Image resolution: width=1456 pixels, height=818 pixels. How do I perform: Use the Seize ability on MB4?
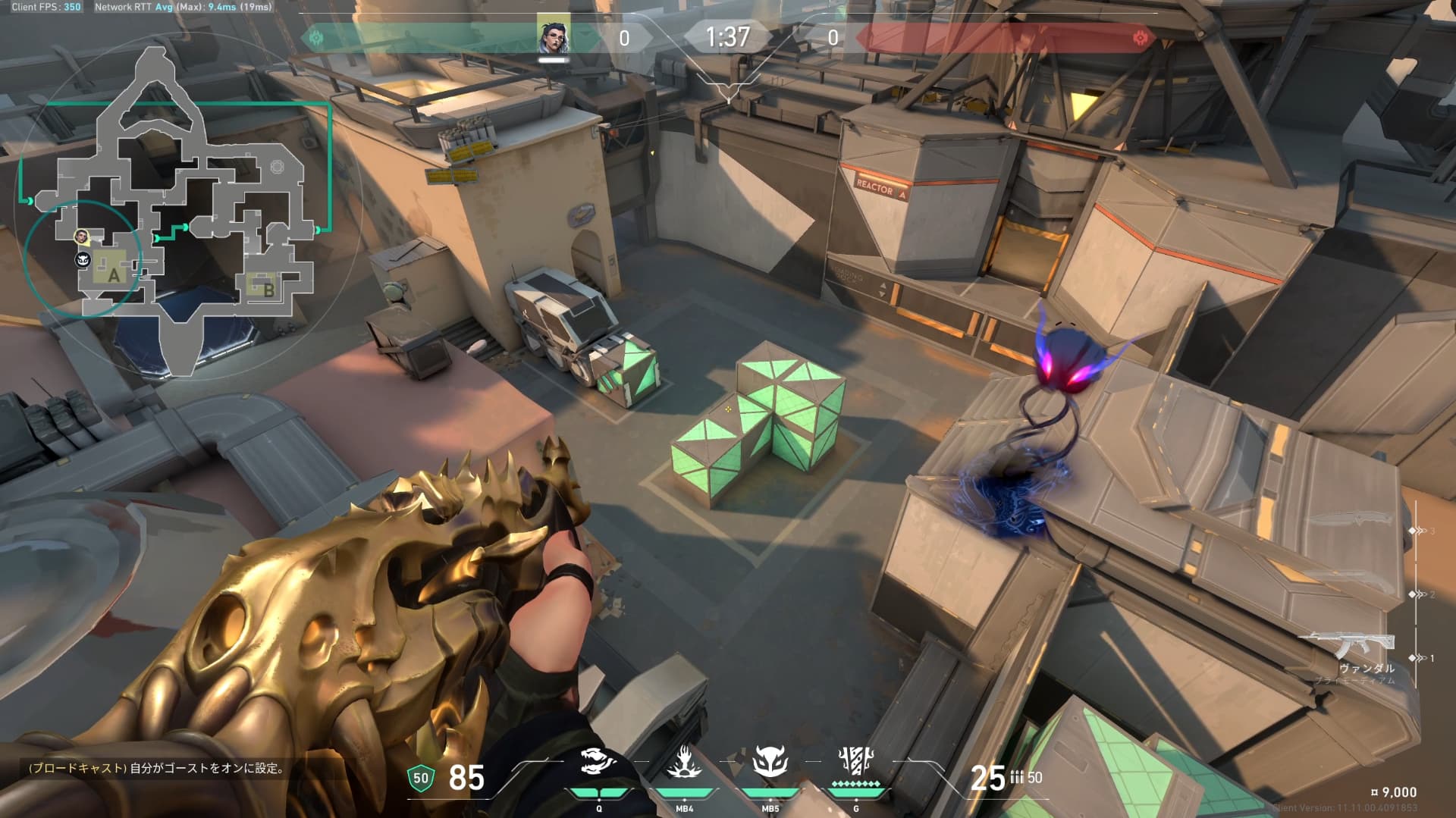click(684, 762)
